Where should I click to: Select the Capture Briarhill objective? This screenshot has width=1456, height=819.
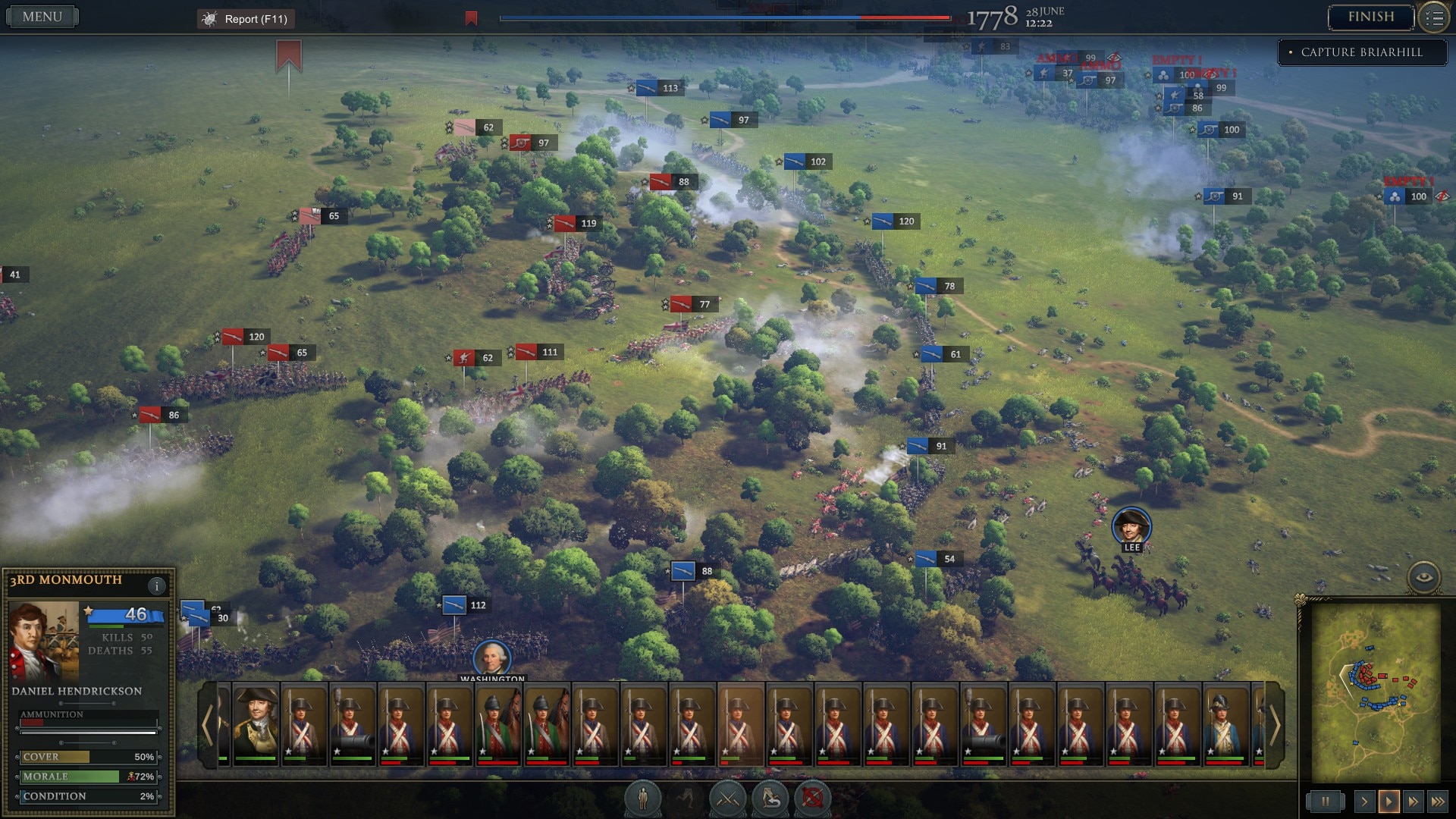tap(1361, 52)
